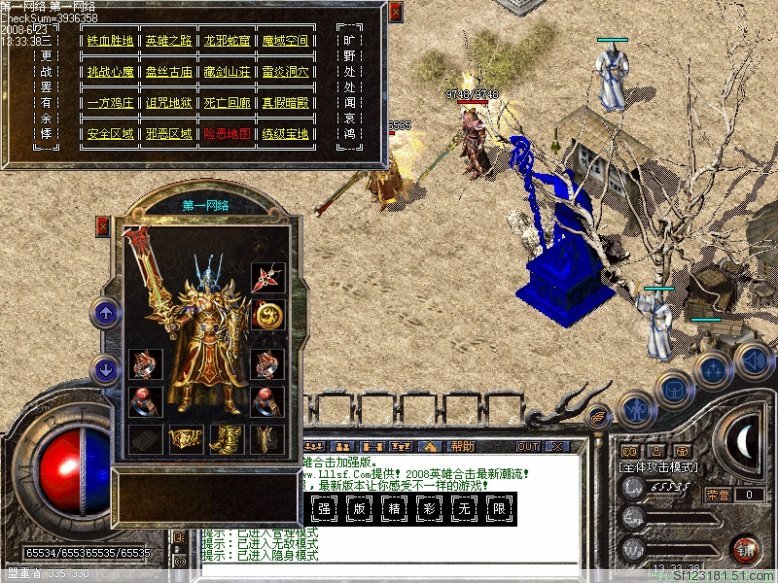The height and width of the screenshot is (583, 778).
Task: Select the gold medallion equipment slot
Action: click(x=269, y=315)
